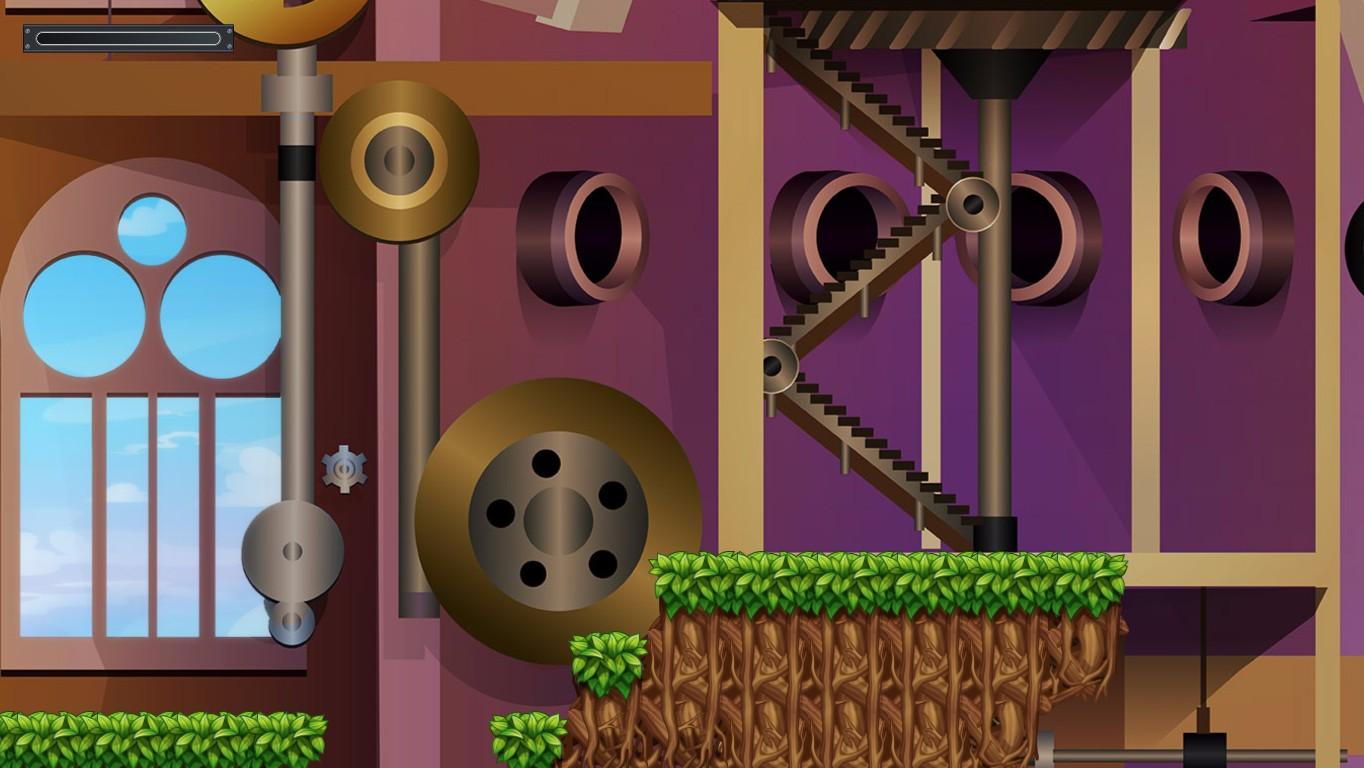Viewport: 1364px width, 768px height.
Task: Select the small pulley below the larger one
Action: 290,625
